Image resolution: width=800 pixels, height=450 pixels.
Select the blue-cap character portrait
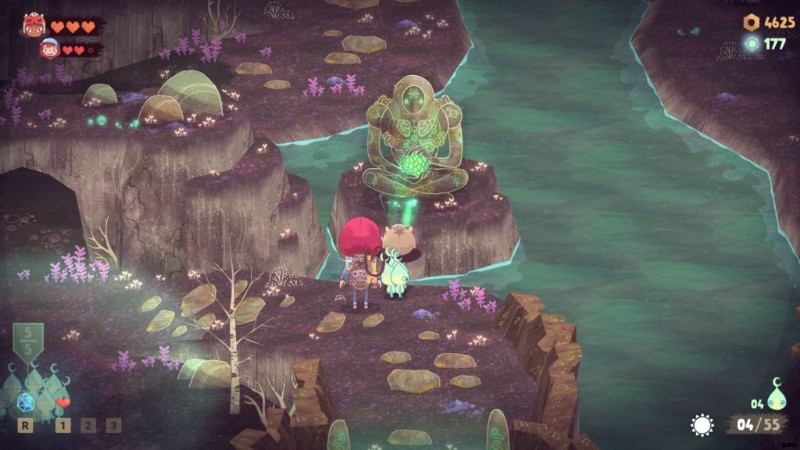pos(49,48)
